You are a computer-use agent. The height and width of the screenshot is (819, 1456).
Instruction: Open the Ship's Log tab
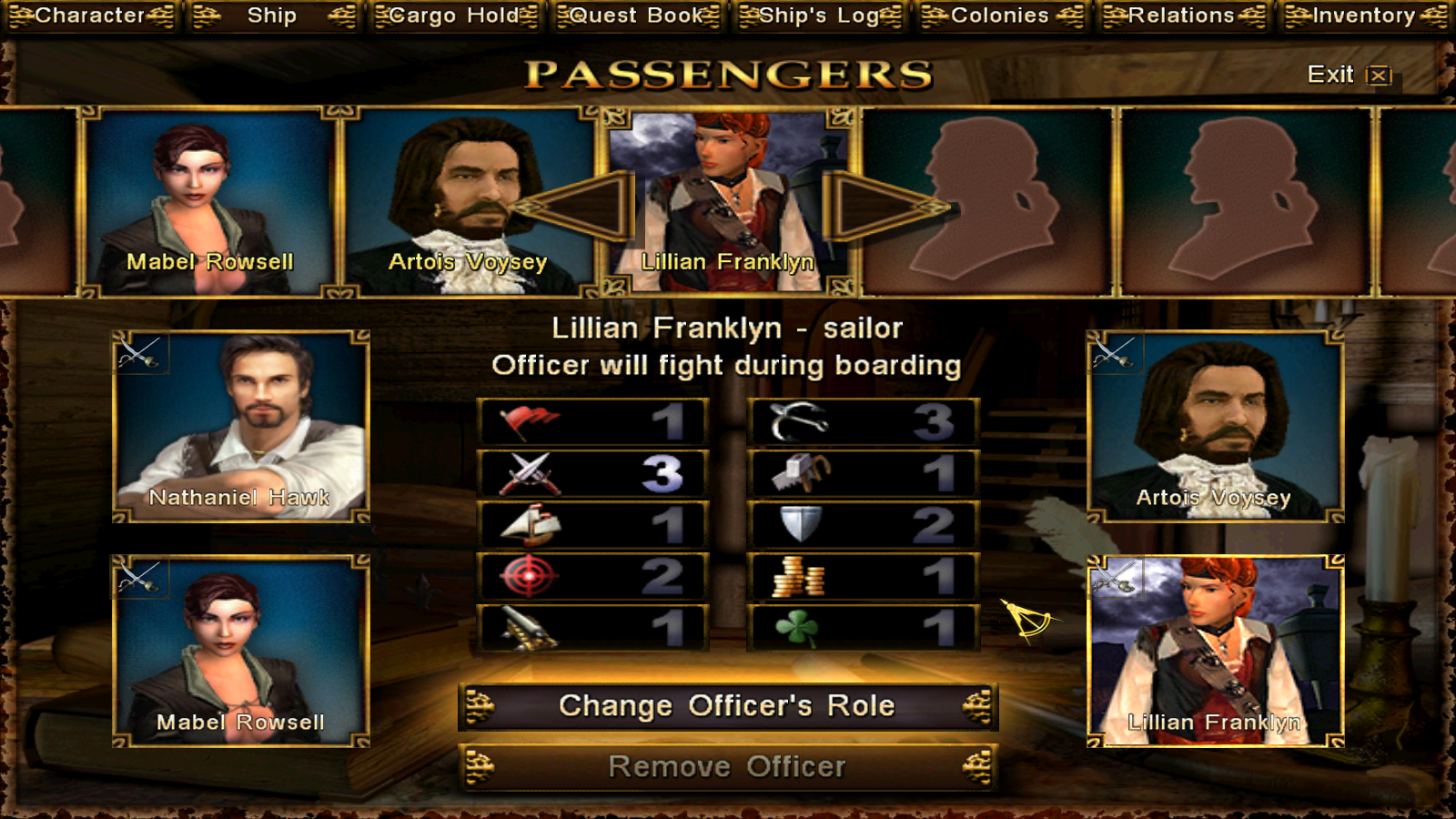point(819,15)
